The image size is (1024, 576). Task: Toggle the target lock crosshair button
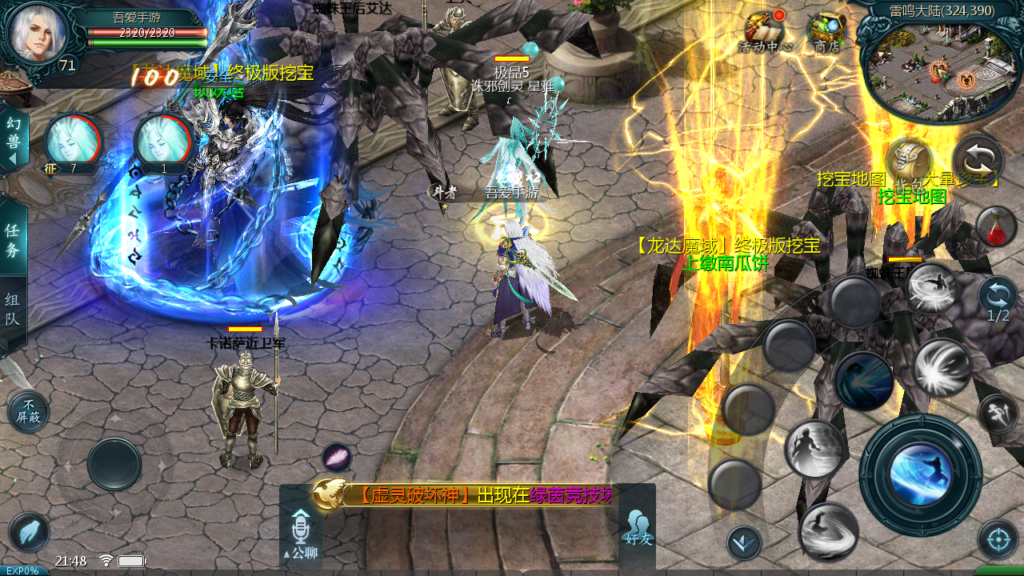pos(997,540)
